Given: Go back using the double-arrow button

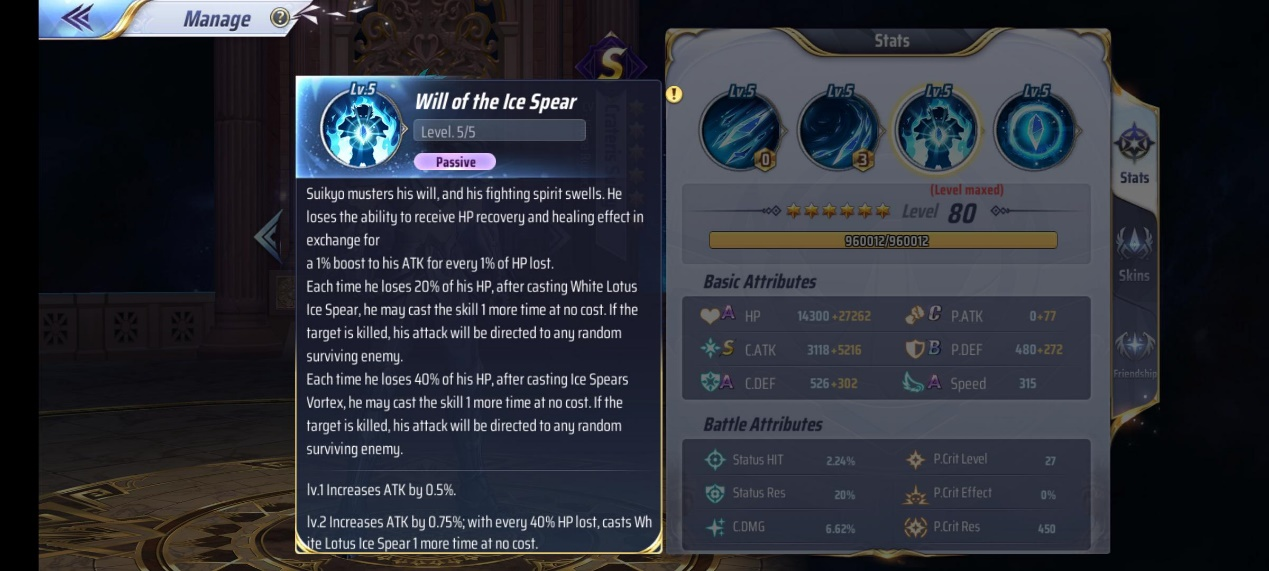Looking at the screenshot, I should click(77, 17).
